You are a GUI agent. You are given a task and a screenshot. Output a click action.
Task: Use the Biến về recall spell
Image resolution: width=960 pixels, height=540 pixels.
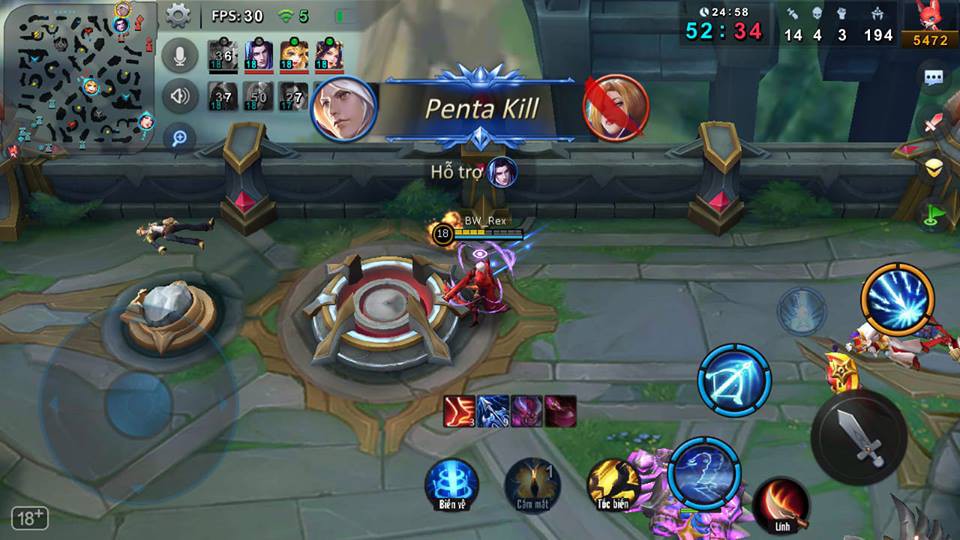click(451, 485)
